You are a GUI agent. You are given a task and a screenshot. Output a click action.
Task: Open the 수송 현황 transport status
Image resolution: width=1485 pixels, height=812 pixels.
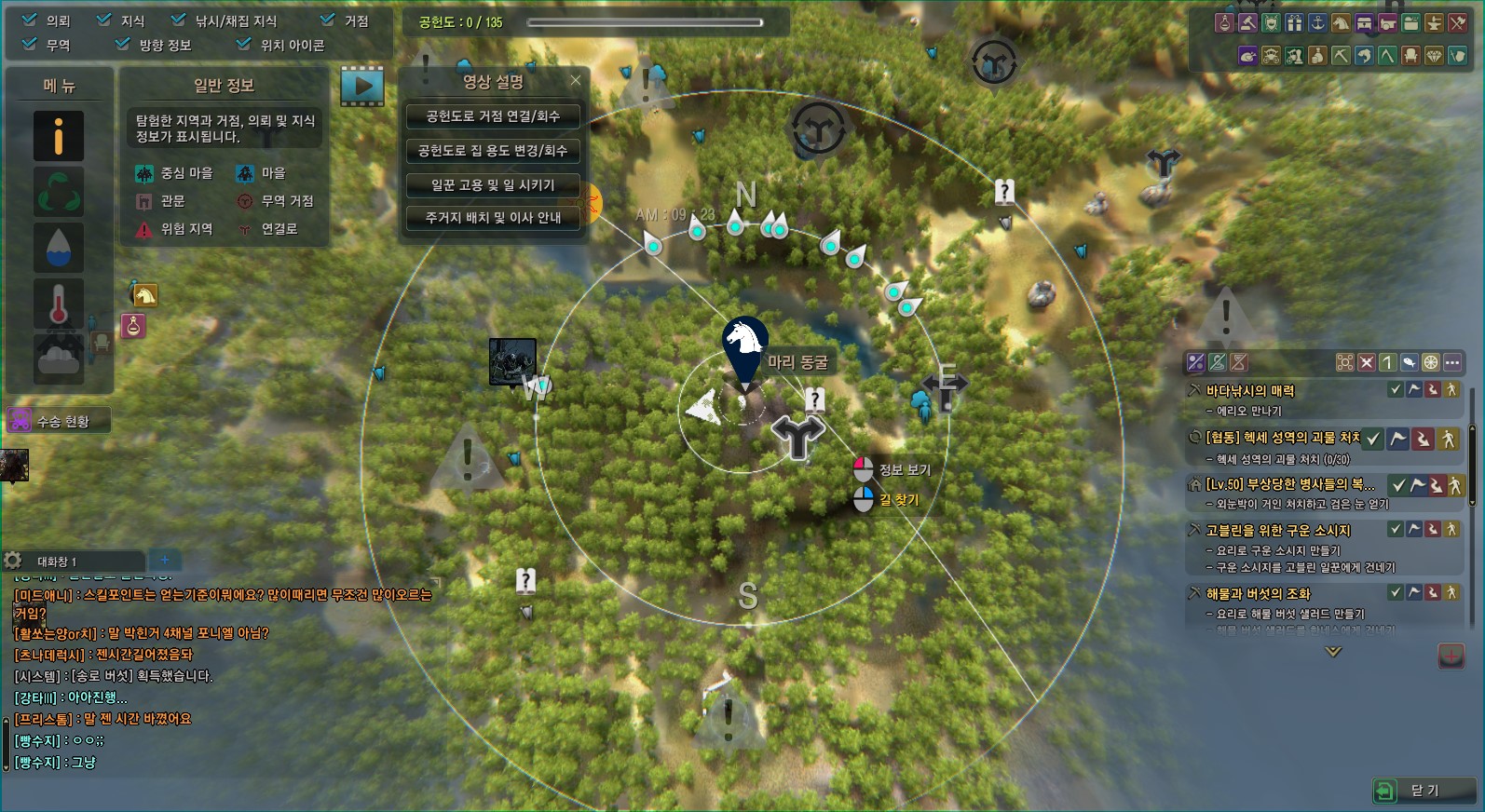click(58, 421)
